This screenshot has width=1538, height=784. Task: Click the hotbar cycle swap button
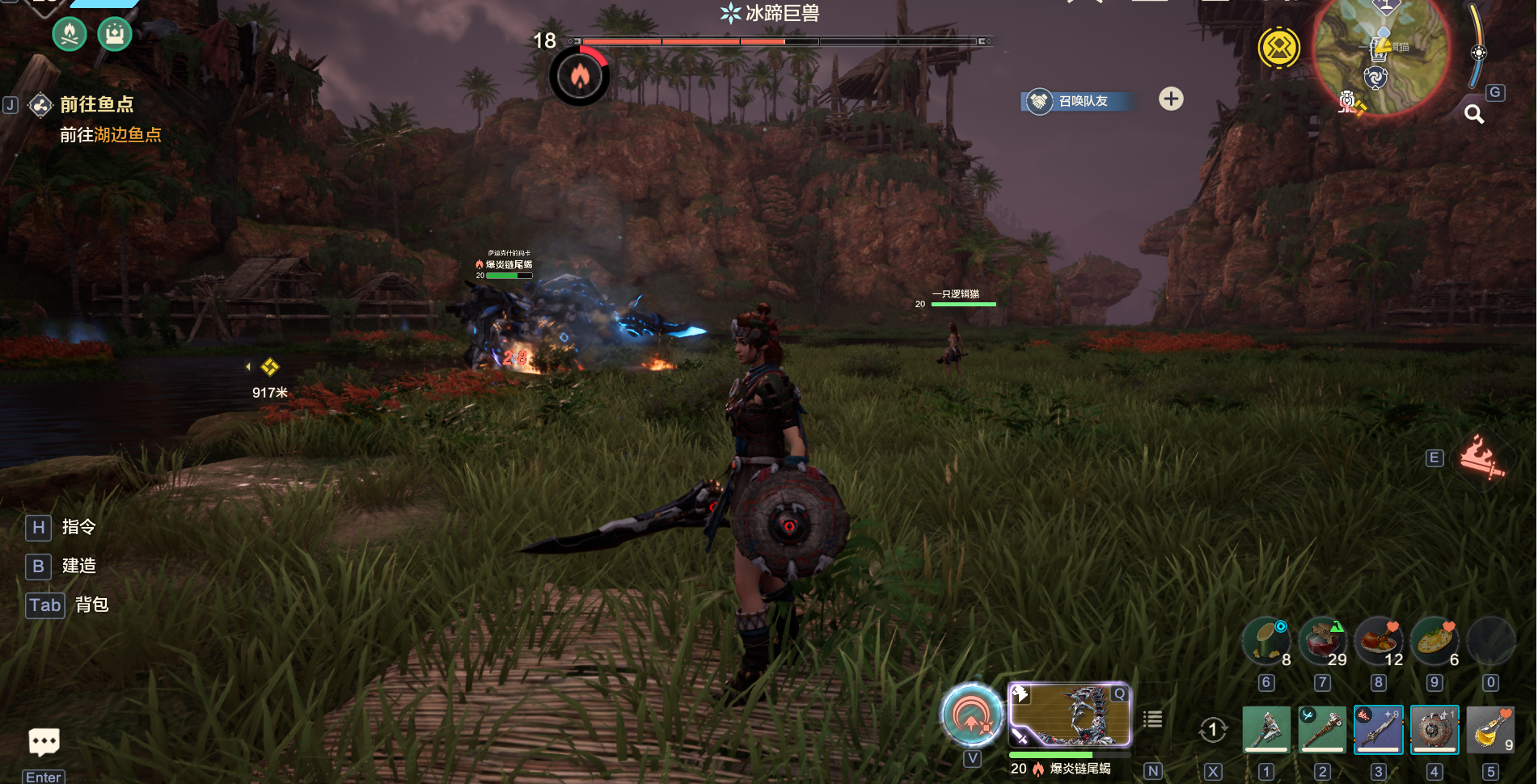click(1212, 730)
